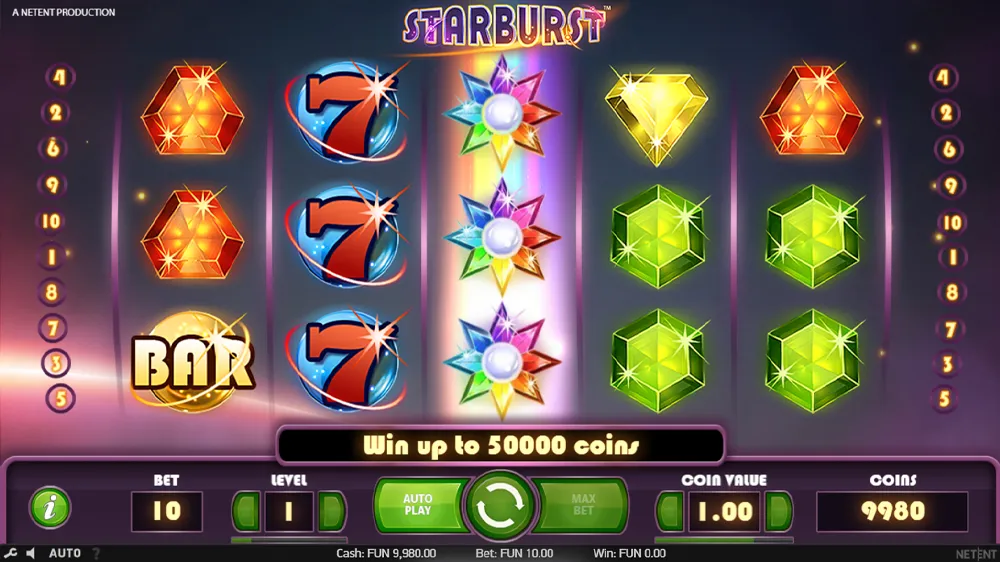
Task: Open the wrench settings menu
Action: tap(10, 553)
